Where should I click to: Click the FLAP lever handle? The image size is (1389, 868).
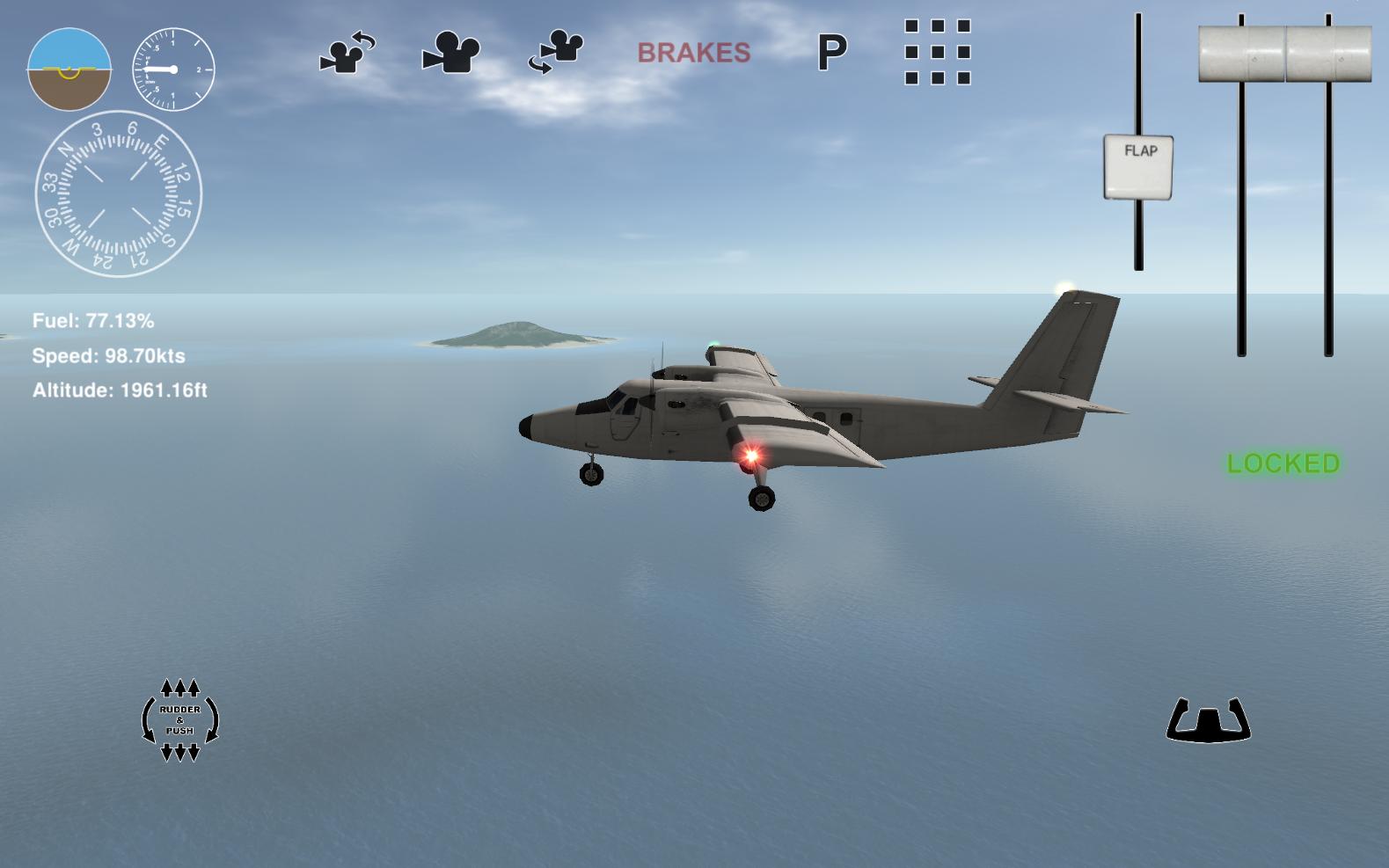(1138, 166)
